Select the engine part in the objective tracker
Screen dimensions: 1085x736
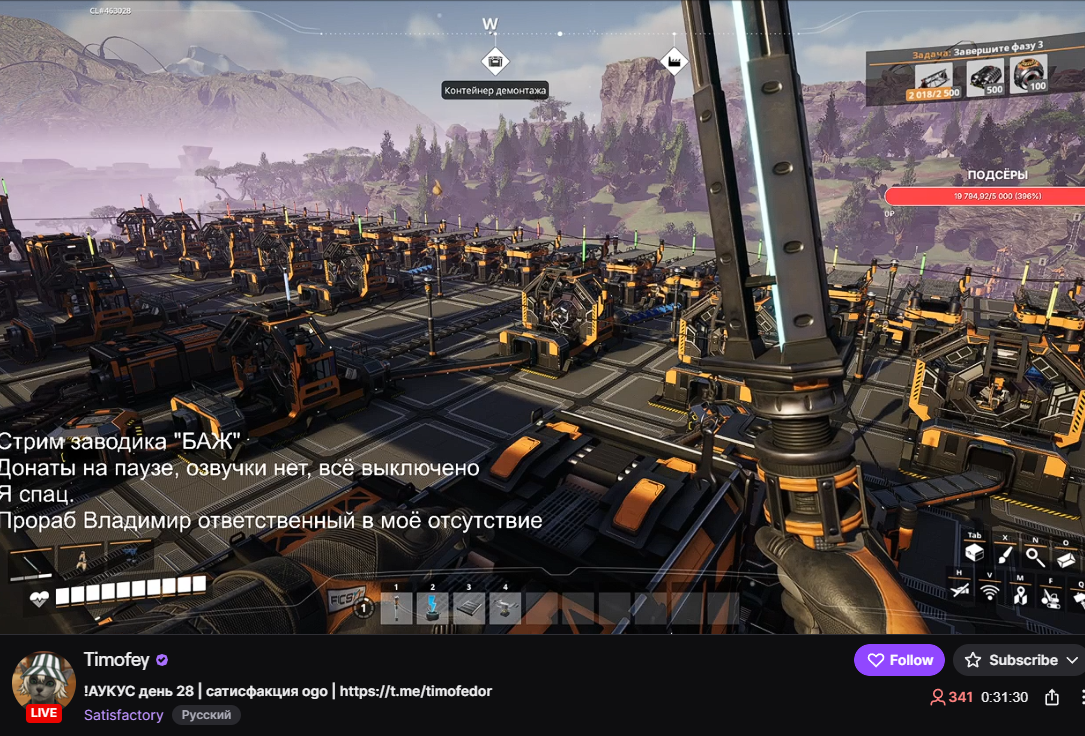pos(986,75)
